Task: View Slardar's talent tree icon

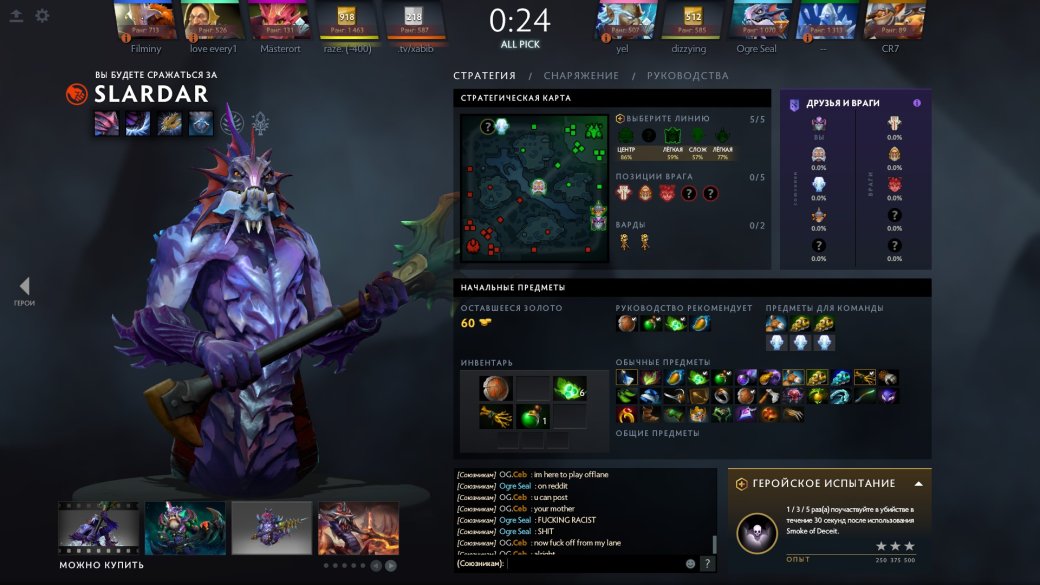Action: click(x=261, y=123)
